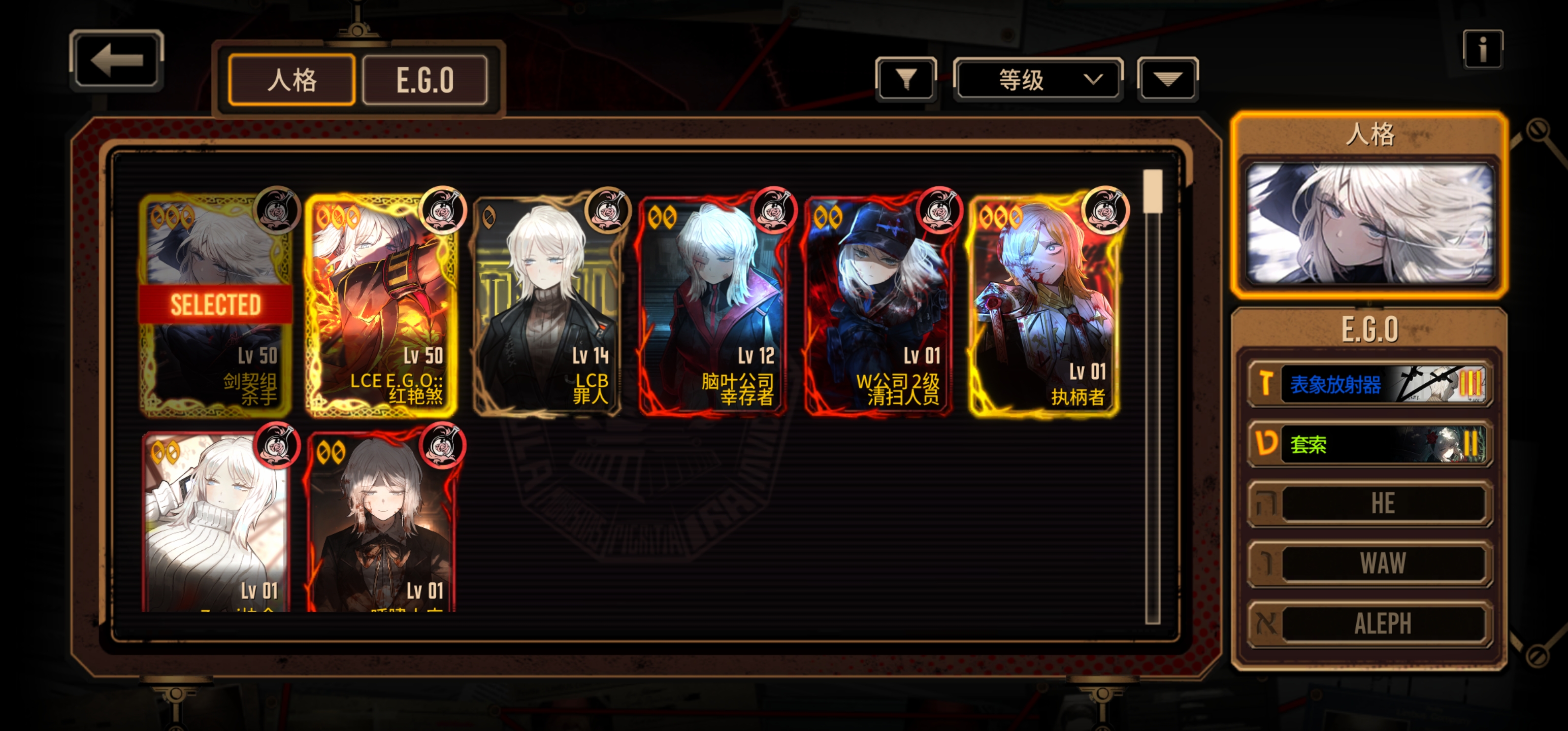1568x731 pixels.
Task: Select the 剑契组杀手 identity card
Action: point(215,305)
